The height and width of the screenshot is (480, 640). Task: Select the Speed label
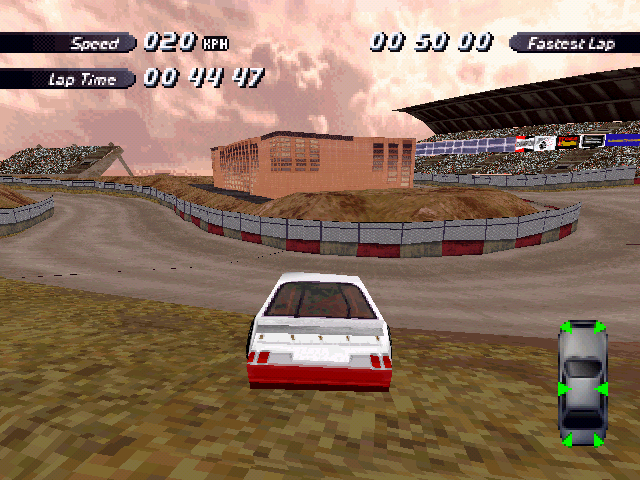[94, 43]
